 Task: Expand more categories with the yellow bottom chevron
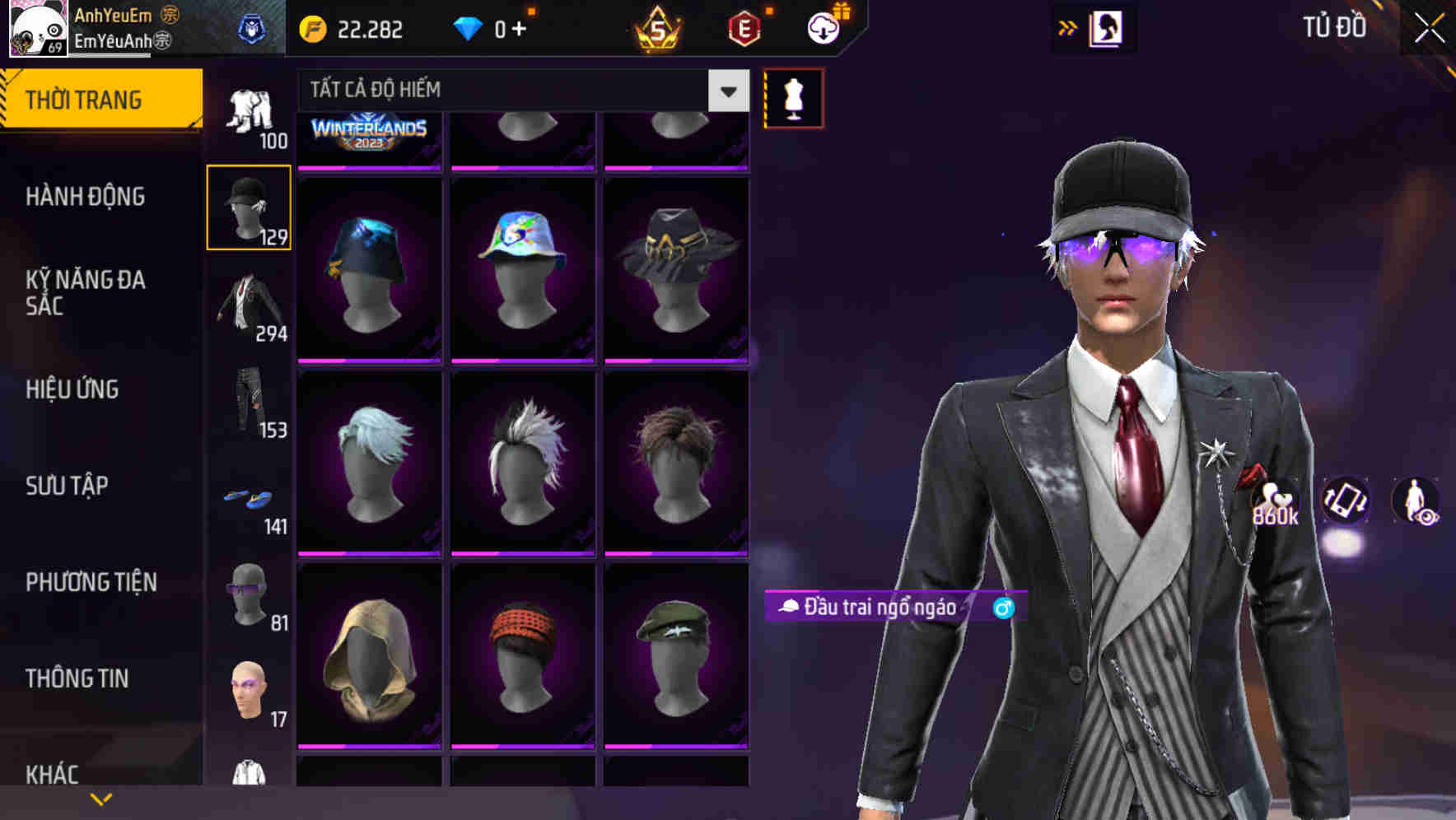(x=101, y=797)
